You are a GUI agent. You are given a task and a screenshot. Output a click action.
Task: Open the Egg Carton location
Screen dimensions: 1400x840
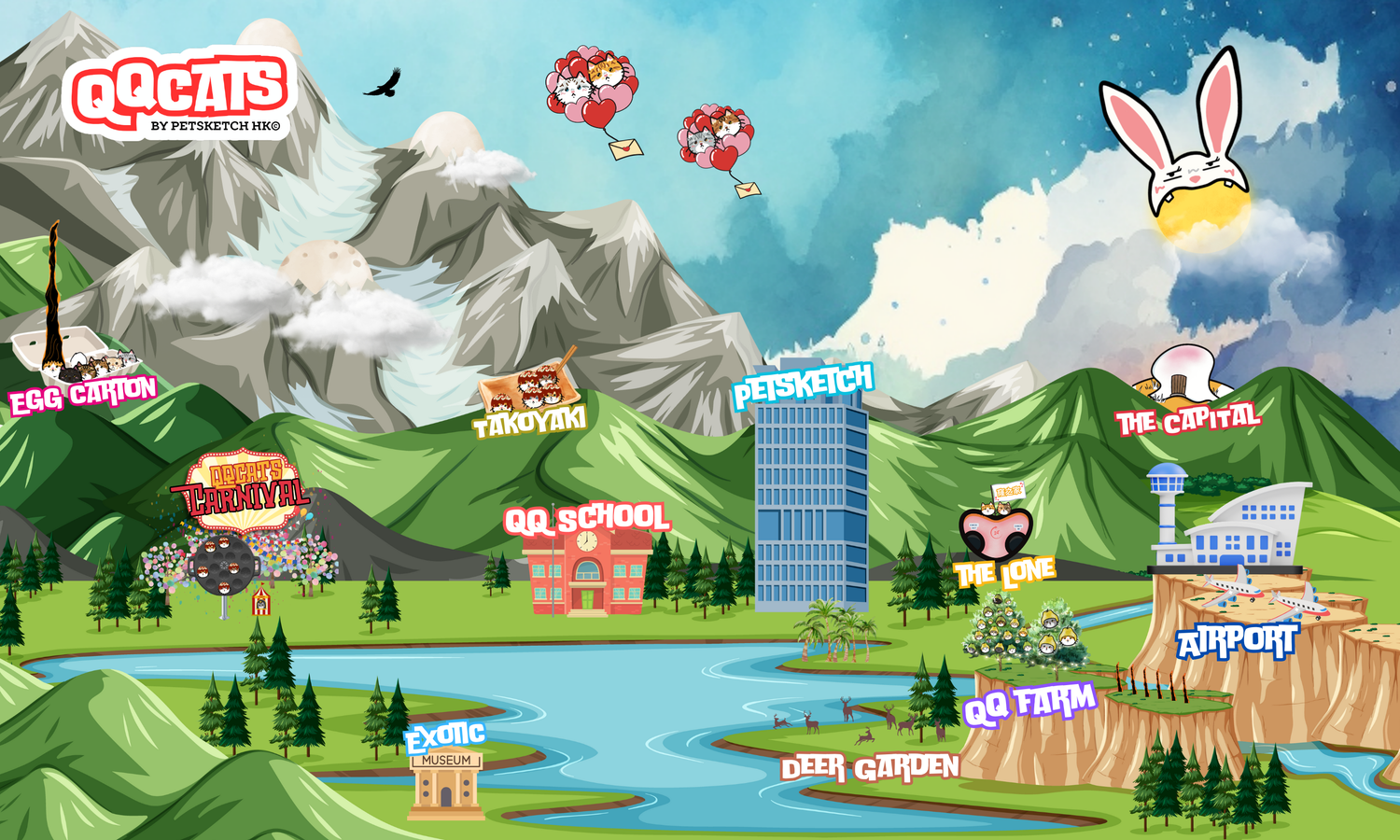82,394
